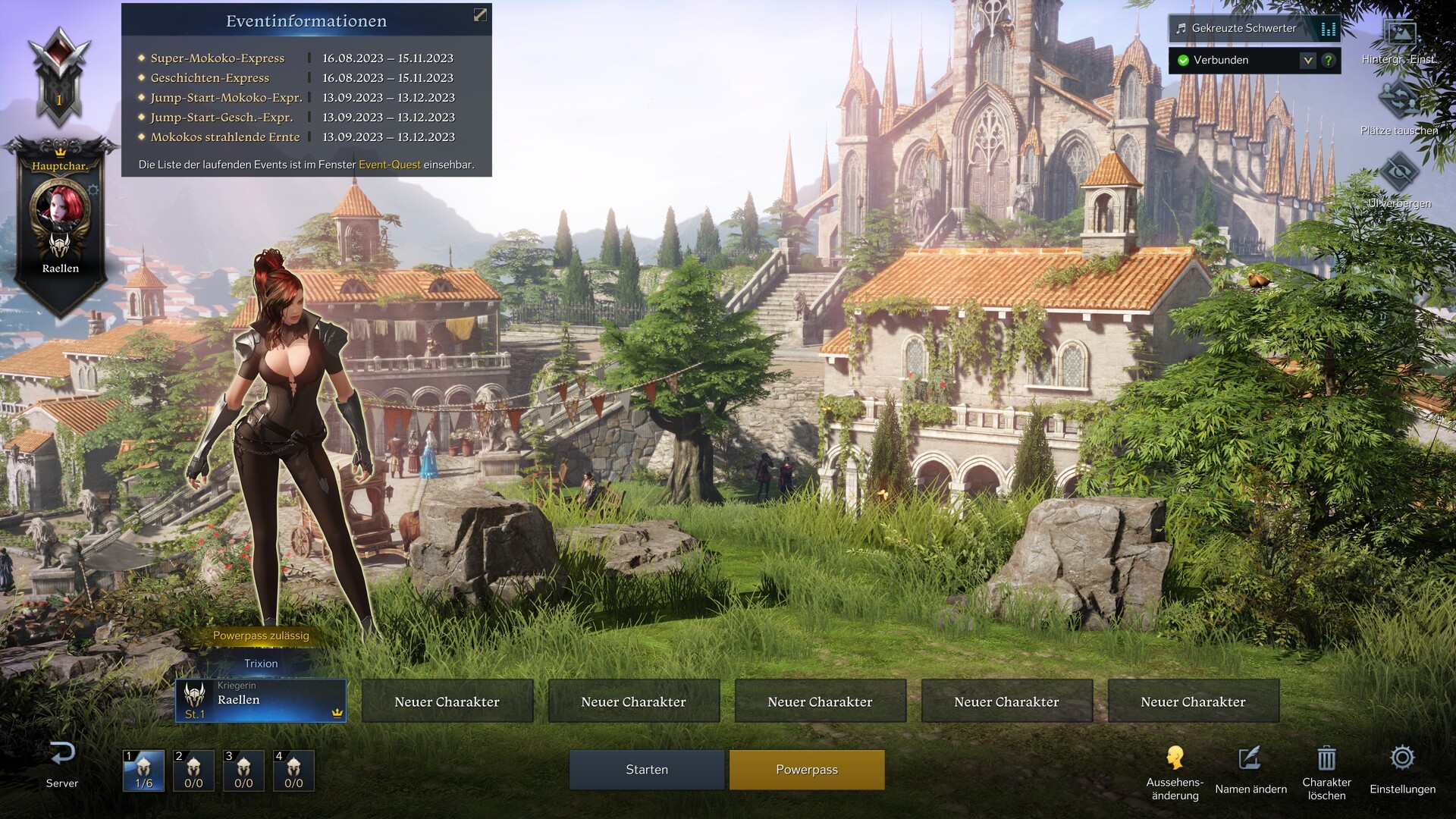Use the gold Powerpass button

(x=807, y=770)
